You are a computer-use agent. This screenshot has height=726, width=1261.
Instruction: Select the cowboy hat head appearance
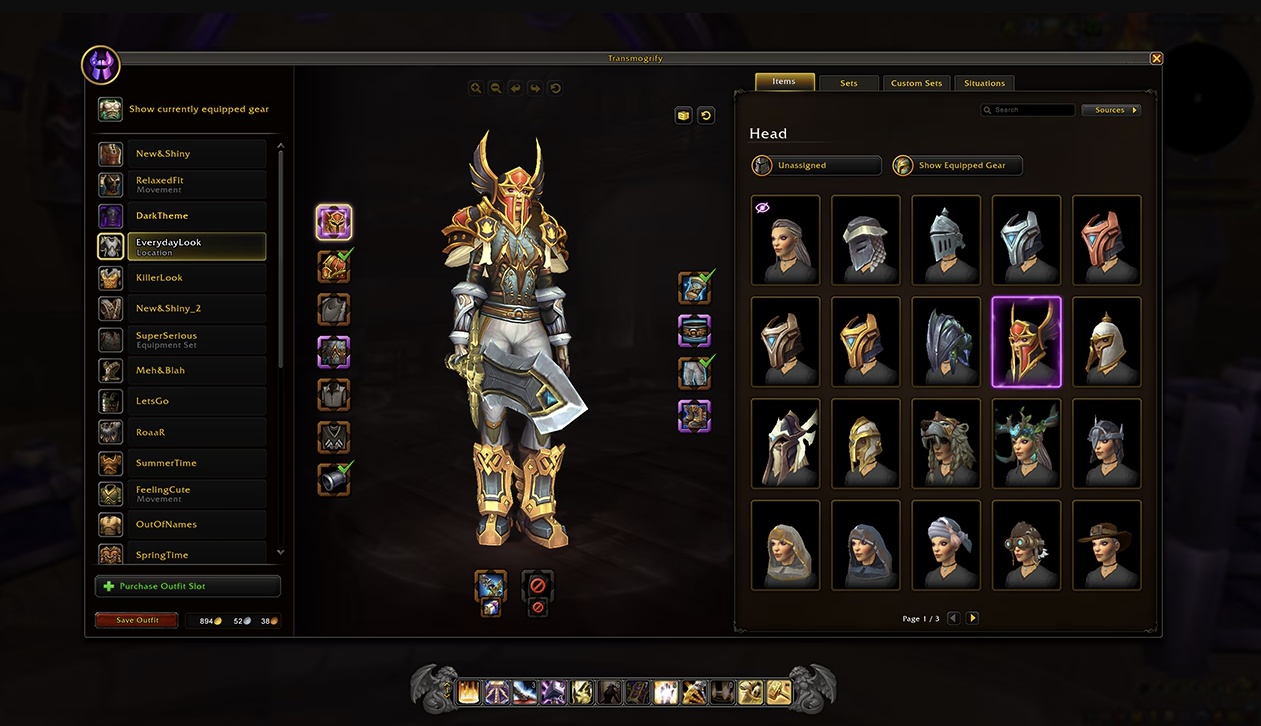1106,544
